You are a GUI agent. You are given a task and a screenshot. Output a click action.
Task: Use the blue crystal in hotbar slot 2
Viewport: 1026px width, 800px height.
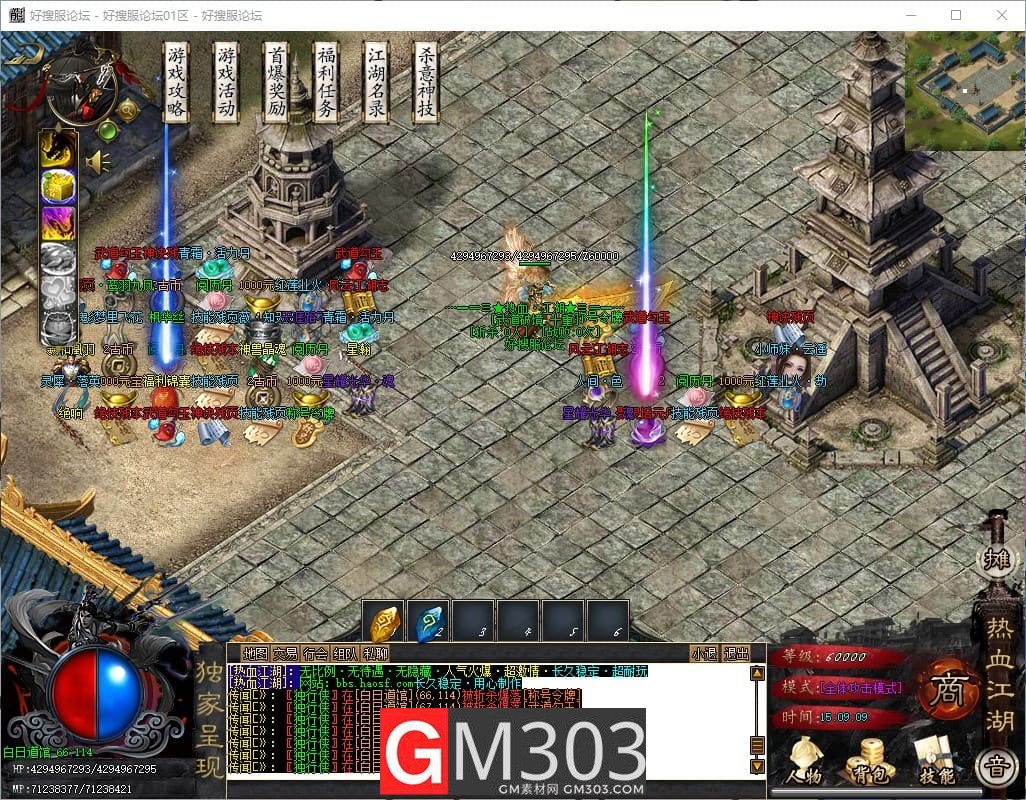430,622
